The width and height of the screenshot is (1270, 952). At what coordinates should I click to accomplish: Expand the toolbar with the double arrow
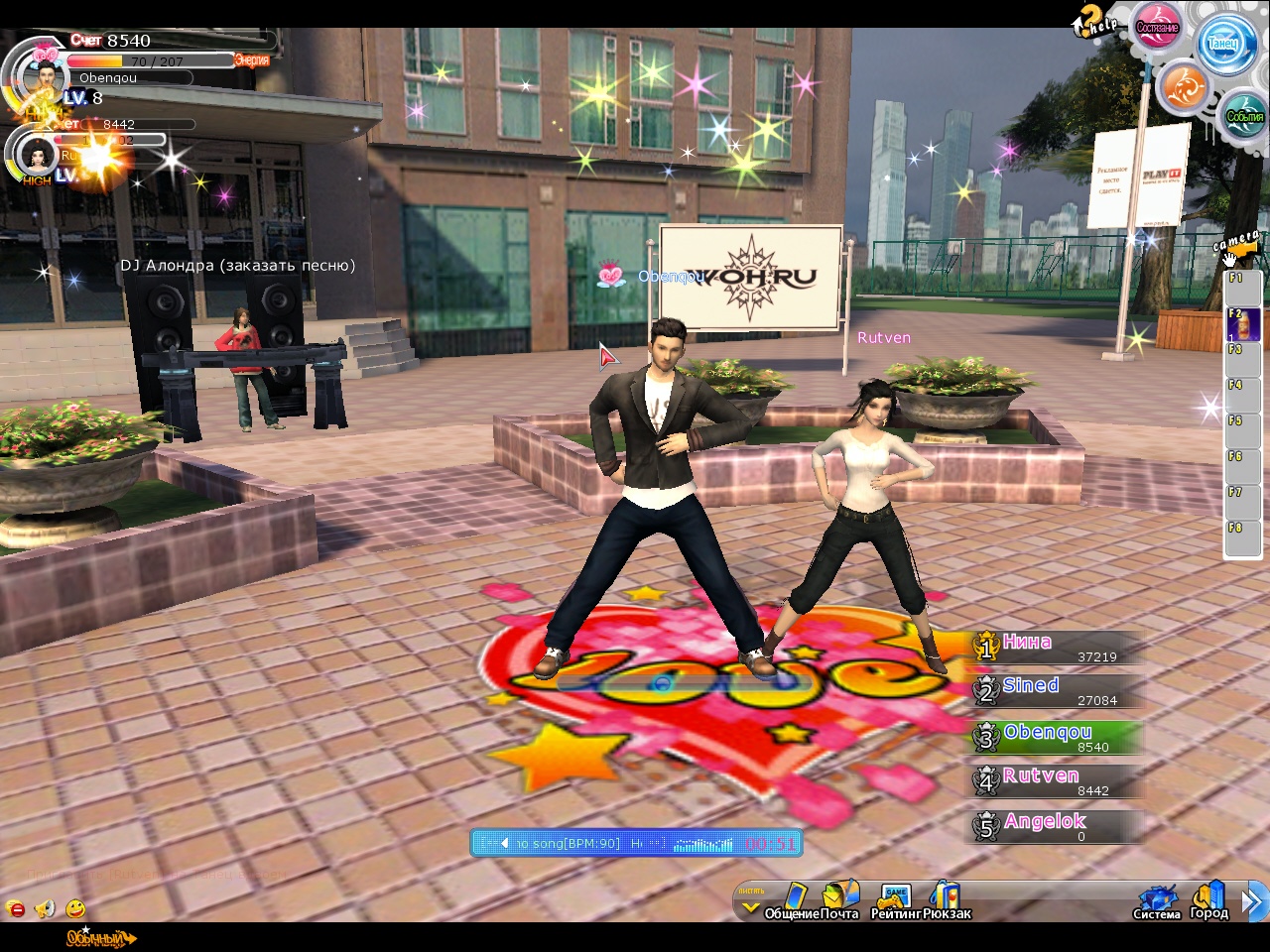tap(1254, 900)
